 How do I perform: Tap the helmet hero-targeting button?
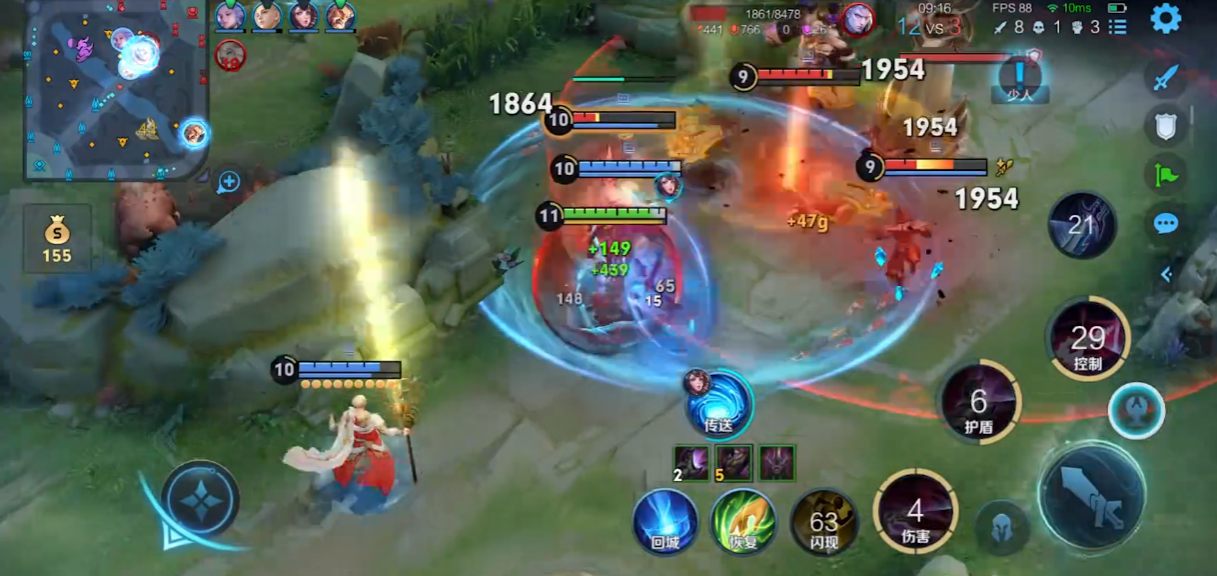1002,525
